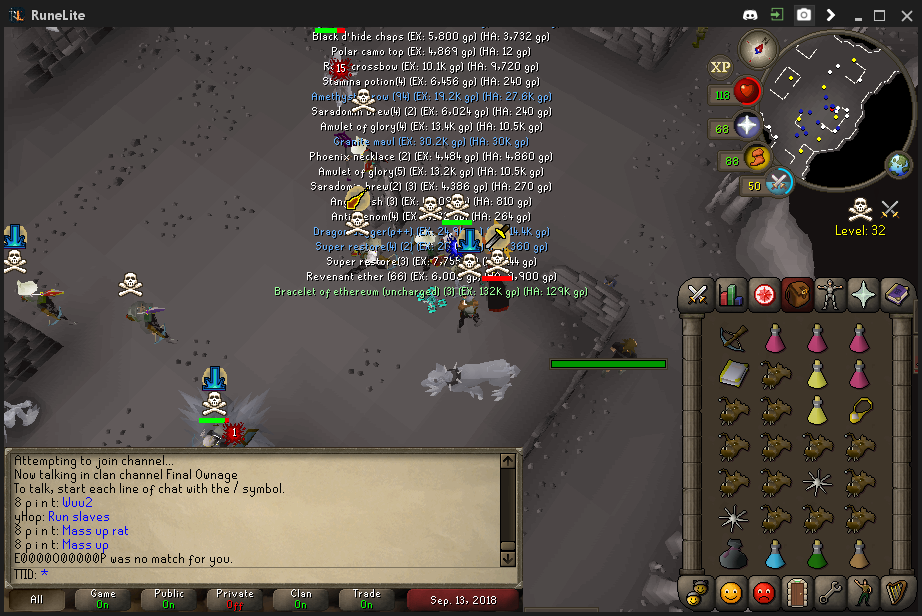
Task: Switch to the Clan chat tab
Action: [301, 599]
